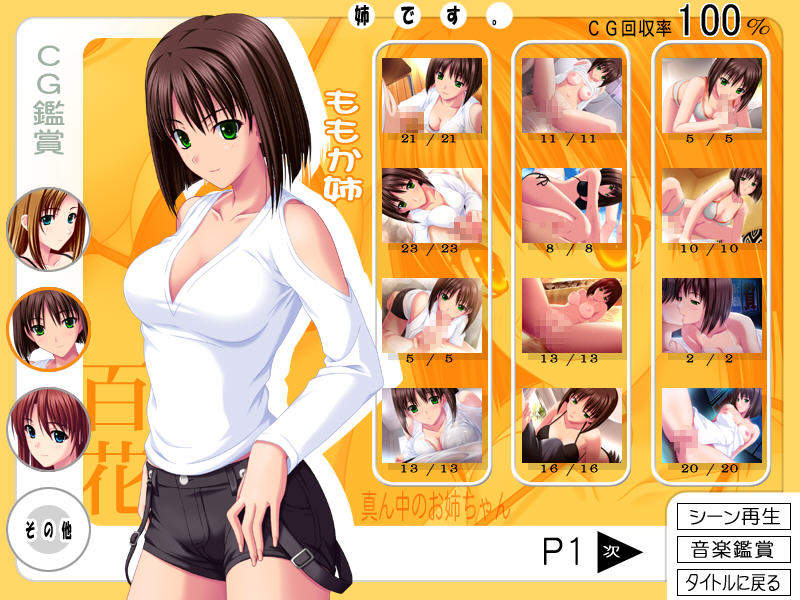The width and height of the screenshot is (800, 600).
Task: Switch to the red-haired character portrait
Action: pos(48,430)
